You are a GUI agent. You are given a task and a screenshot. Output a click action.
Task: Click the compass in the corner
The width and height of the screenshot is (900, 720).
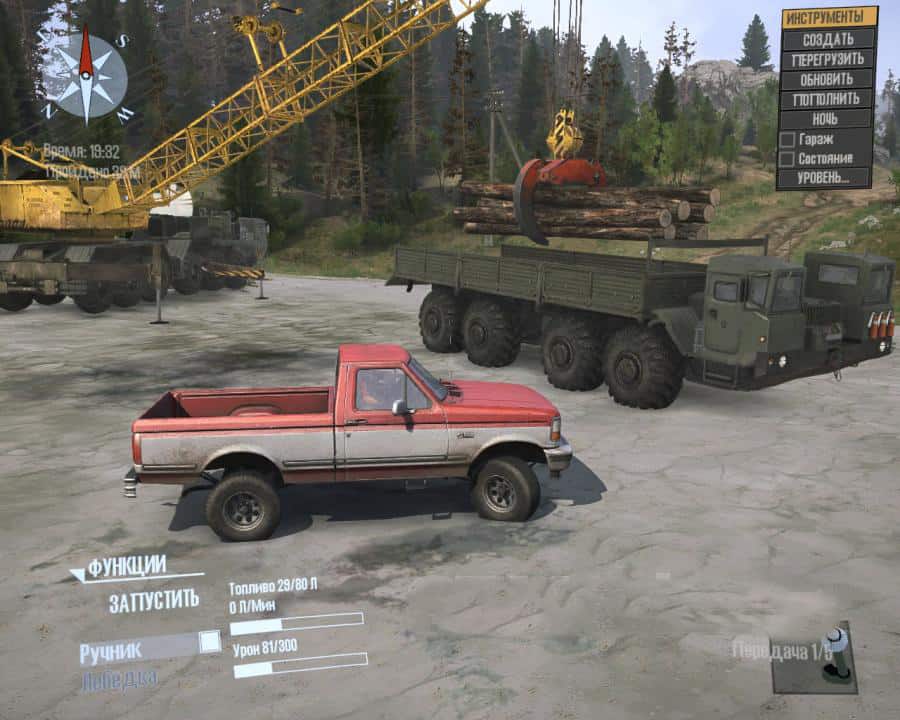[86, 76]
